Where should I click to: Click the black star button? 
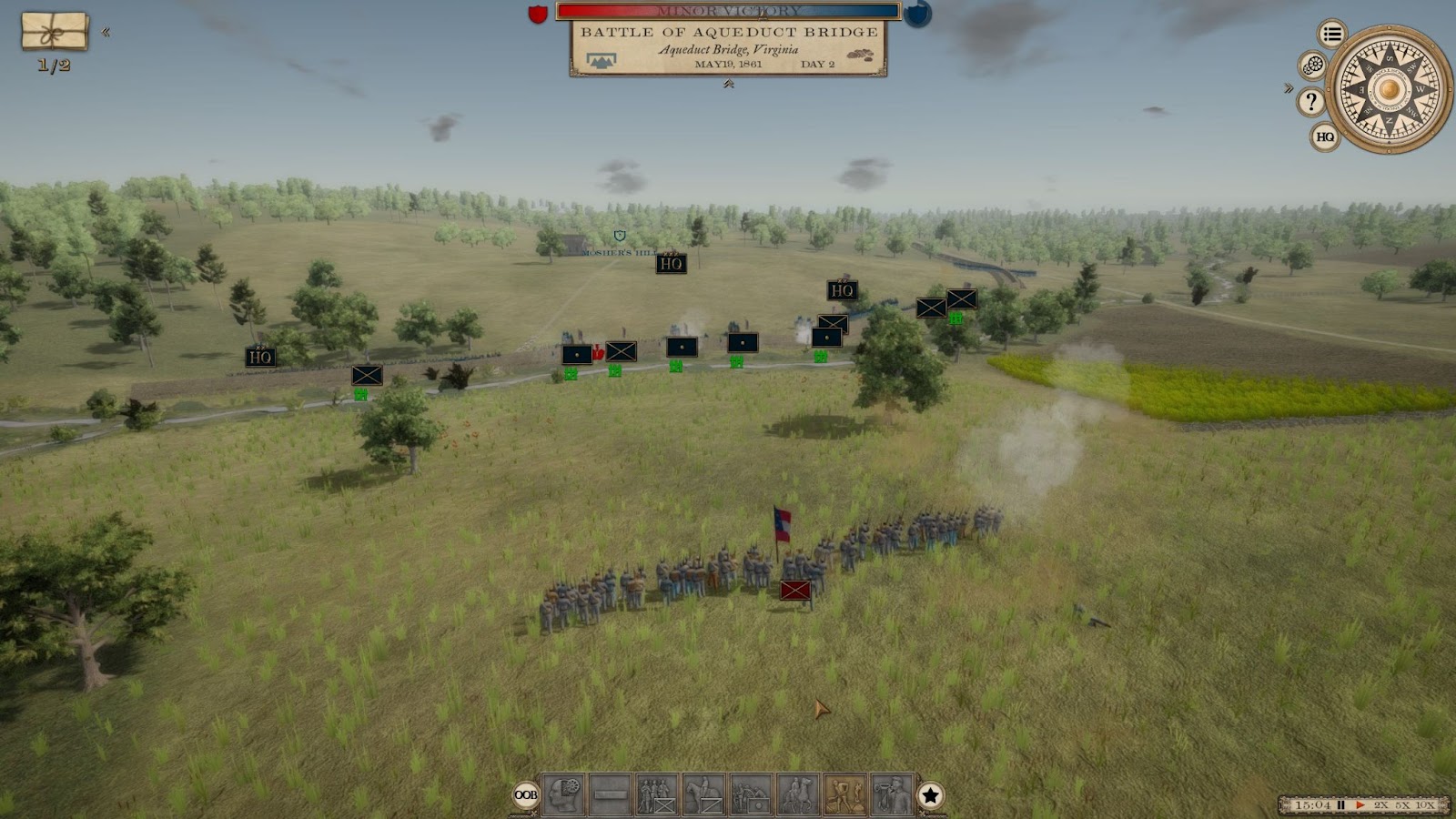[930, 795]
